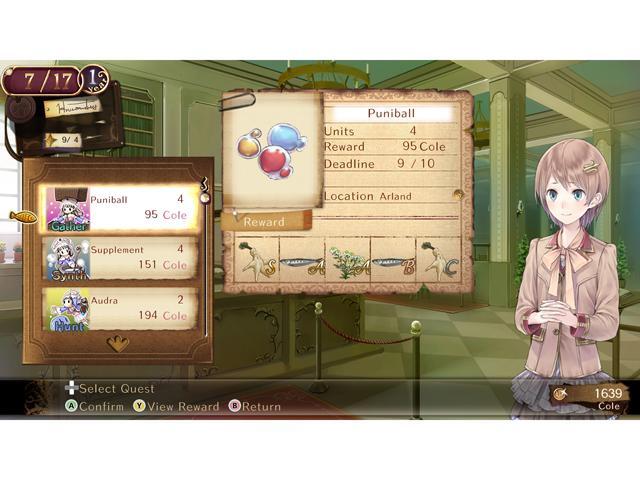
Task: Choose the Supplement synth quest
Action: click(118, 258)
